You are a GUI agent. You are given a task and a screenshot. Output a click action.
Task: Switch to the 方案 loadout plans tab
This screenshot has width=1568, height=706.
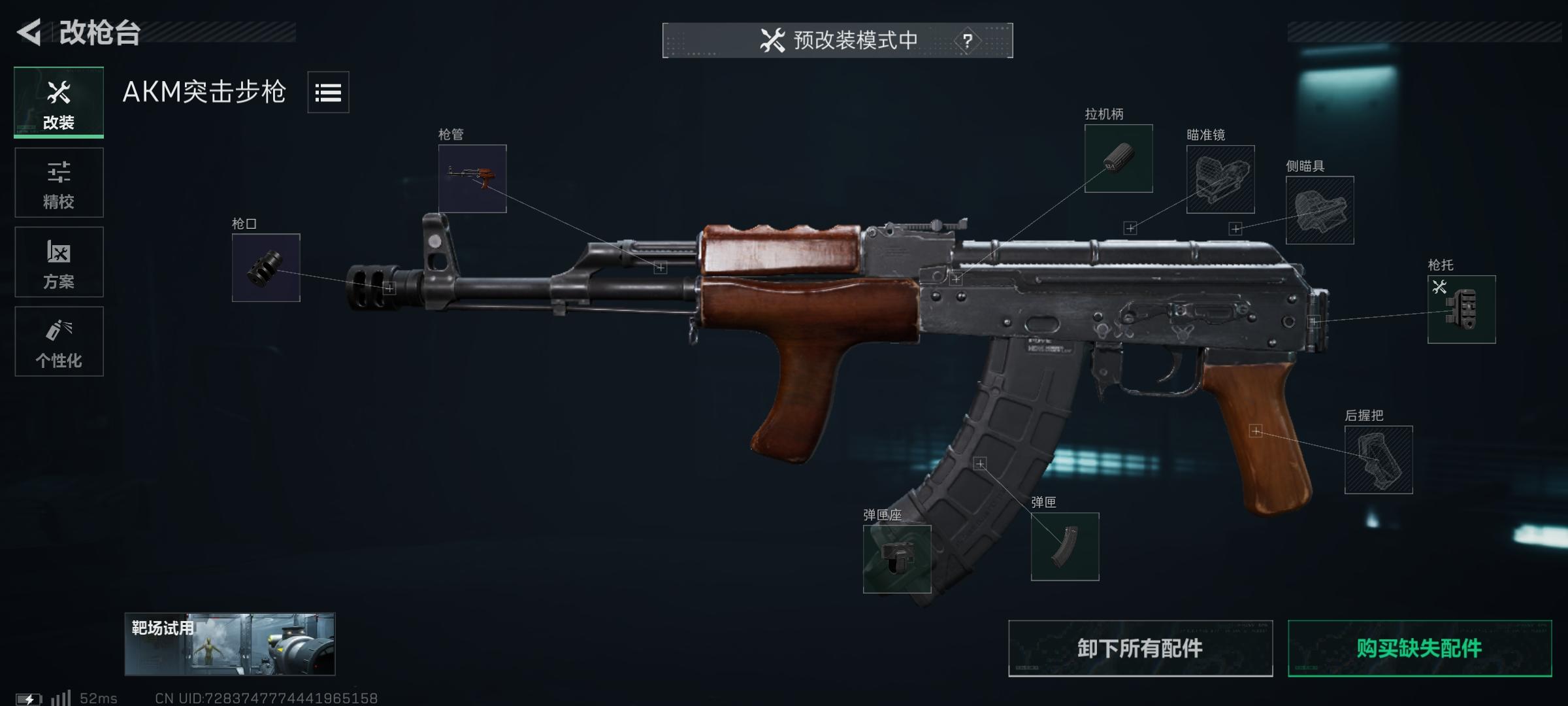pos(59,261)
